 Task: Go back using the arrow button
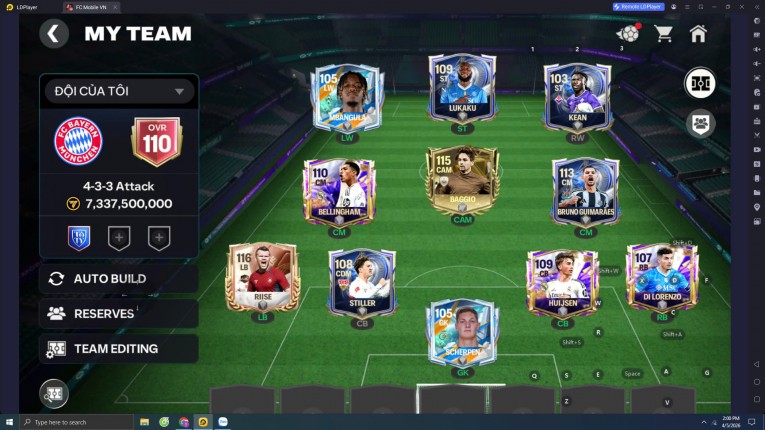coord(54,34)
